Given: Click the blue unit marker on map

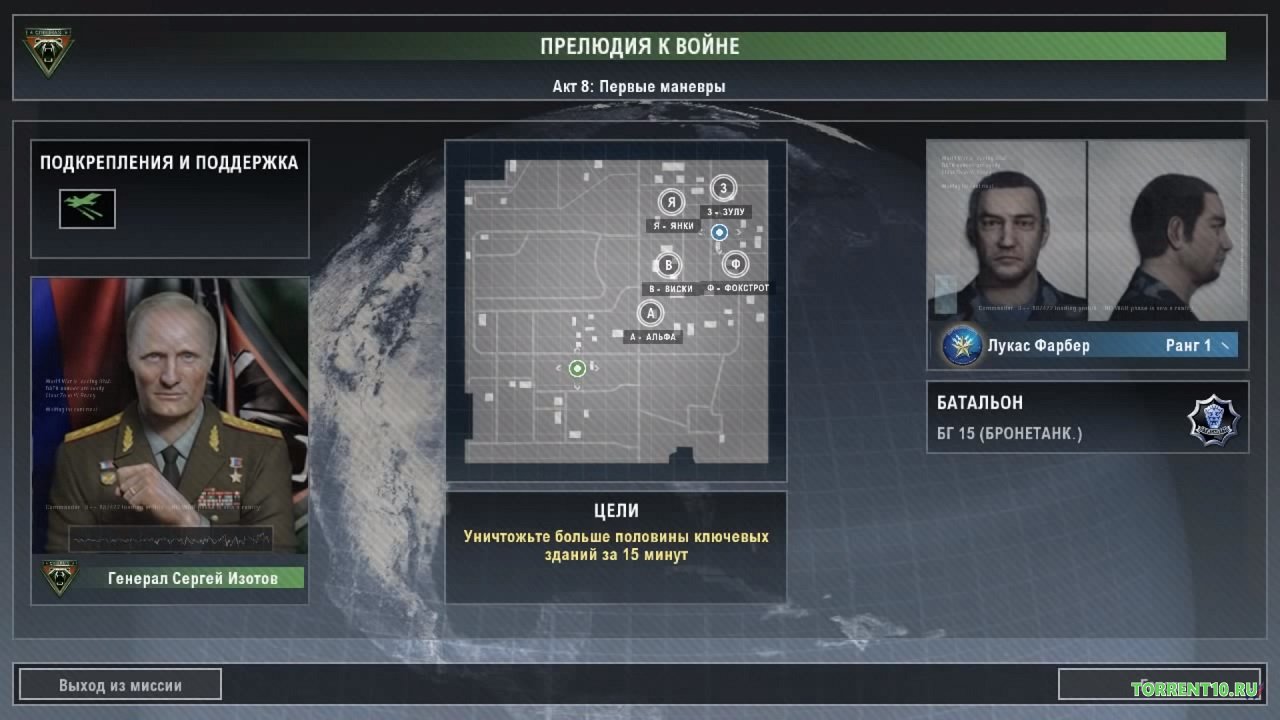Looking at the screenshot, I should click(718, 233).
